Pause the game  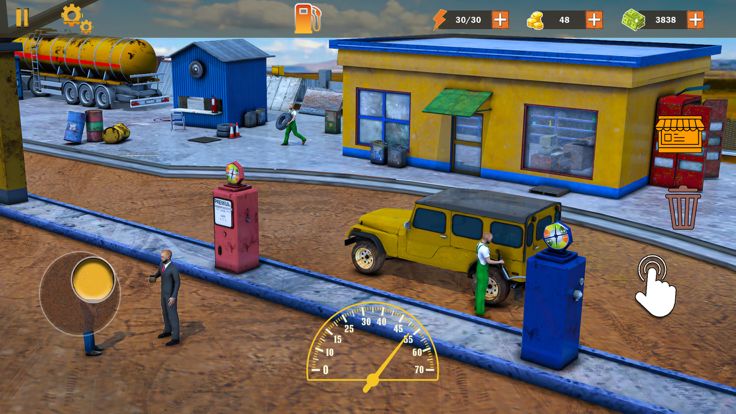(21, 17)
